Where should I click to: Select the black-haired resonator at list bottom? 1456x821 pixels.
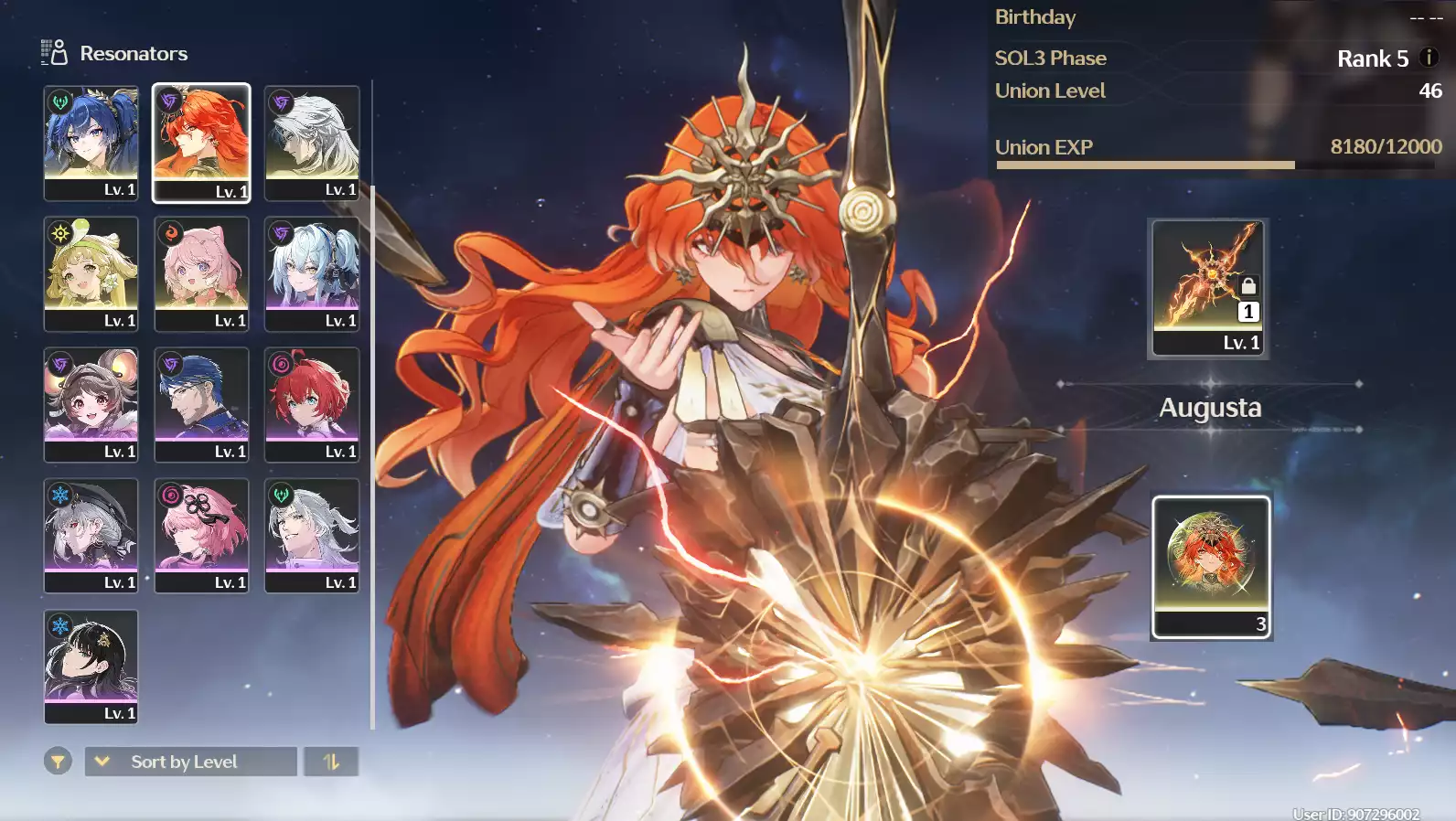(x=91, y=665)
